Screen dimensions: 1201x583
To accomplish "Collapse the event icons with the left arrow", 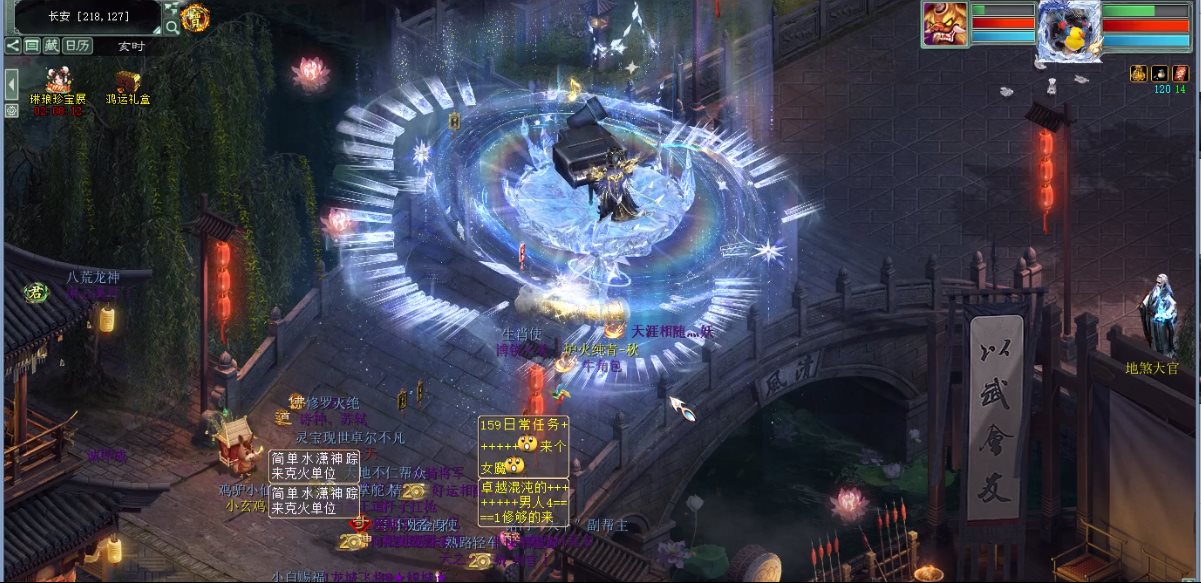I will 11,84.
